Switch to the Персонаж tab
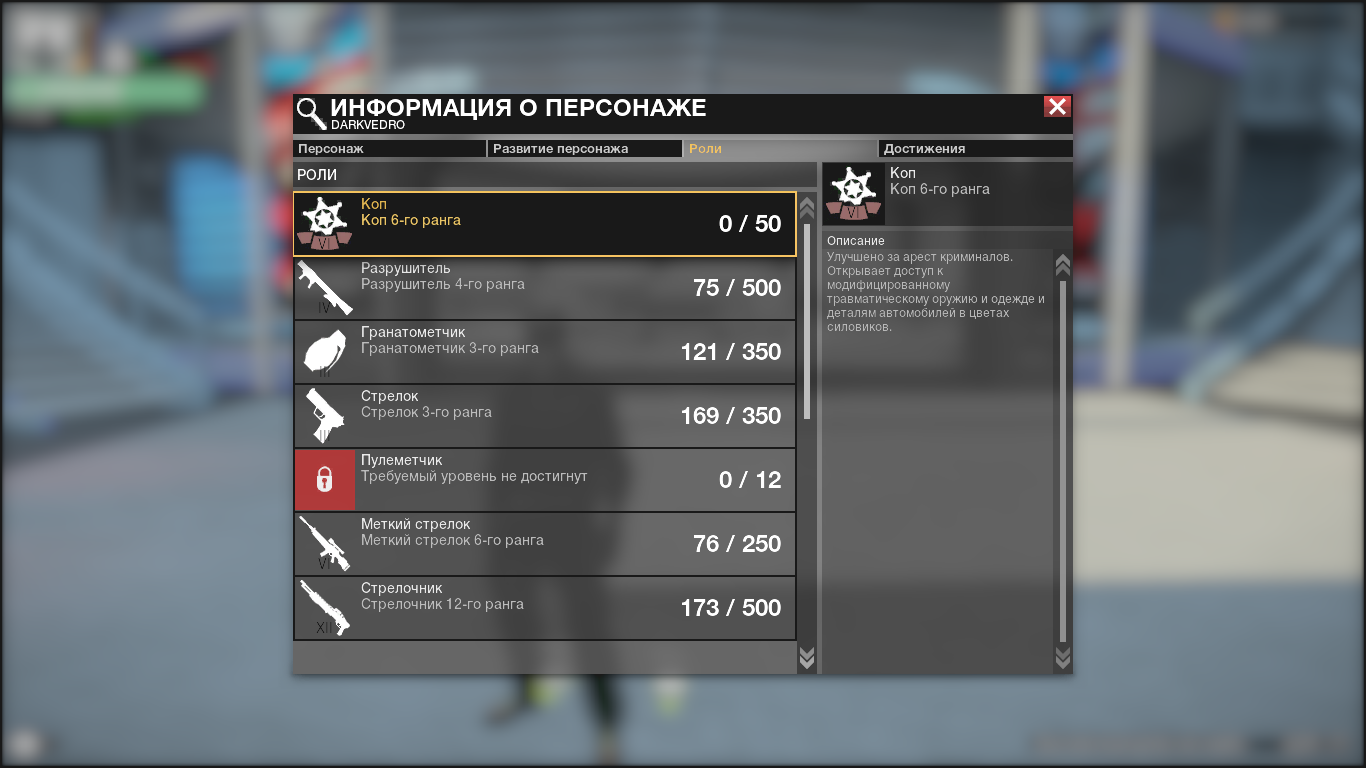This screenshot has width=1366, height=768. 389,149
